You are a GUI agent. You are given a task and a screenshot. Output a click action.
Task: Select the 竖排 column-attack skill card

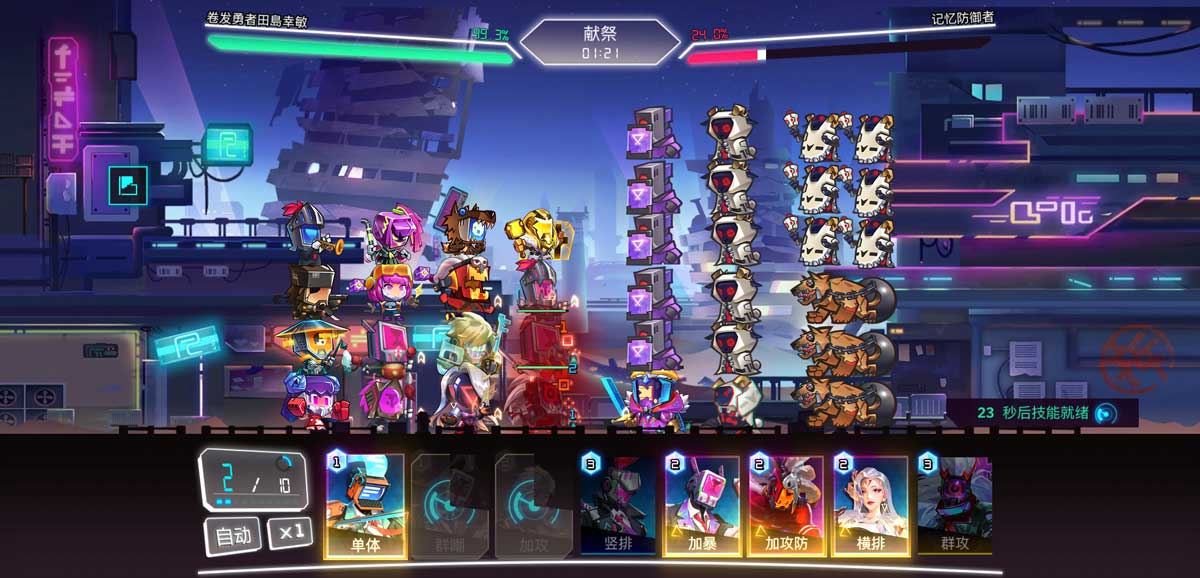[x=617, y=505]
